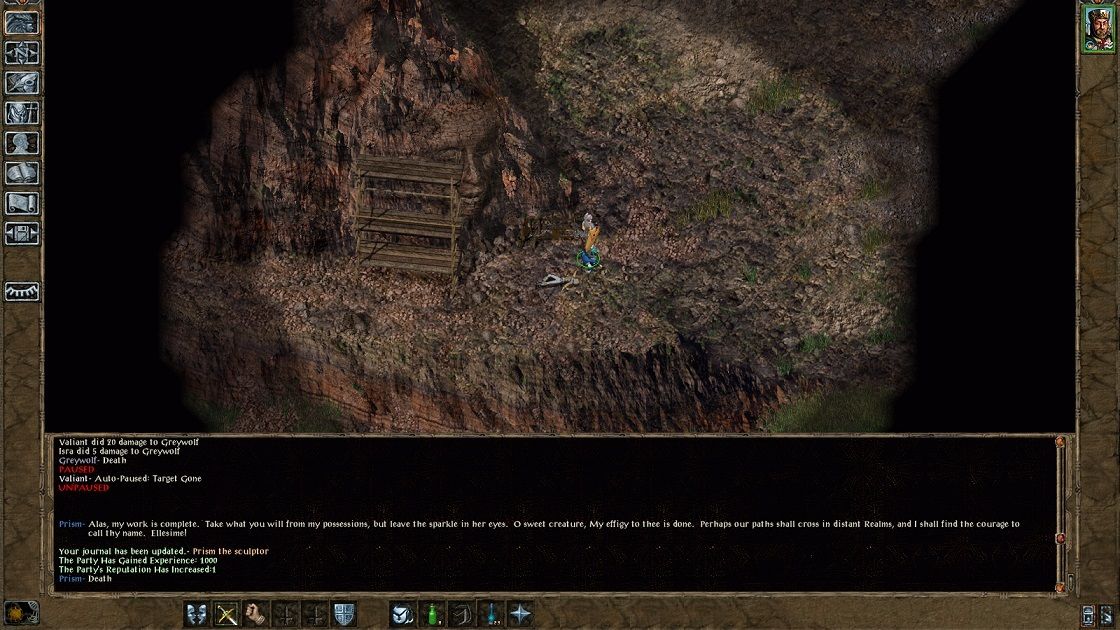The width and height of the screenshot is (1120, 630).
Task: Use the green potion quick item
Action: click(x=431, y=614)
